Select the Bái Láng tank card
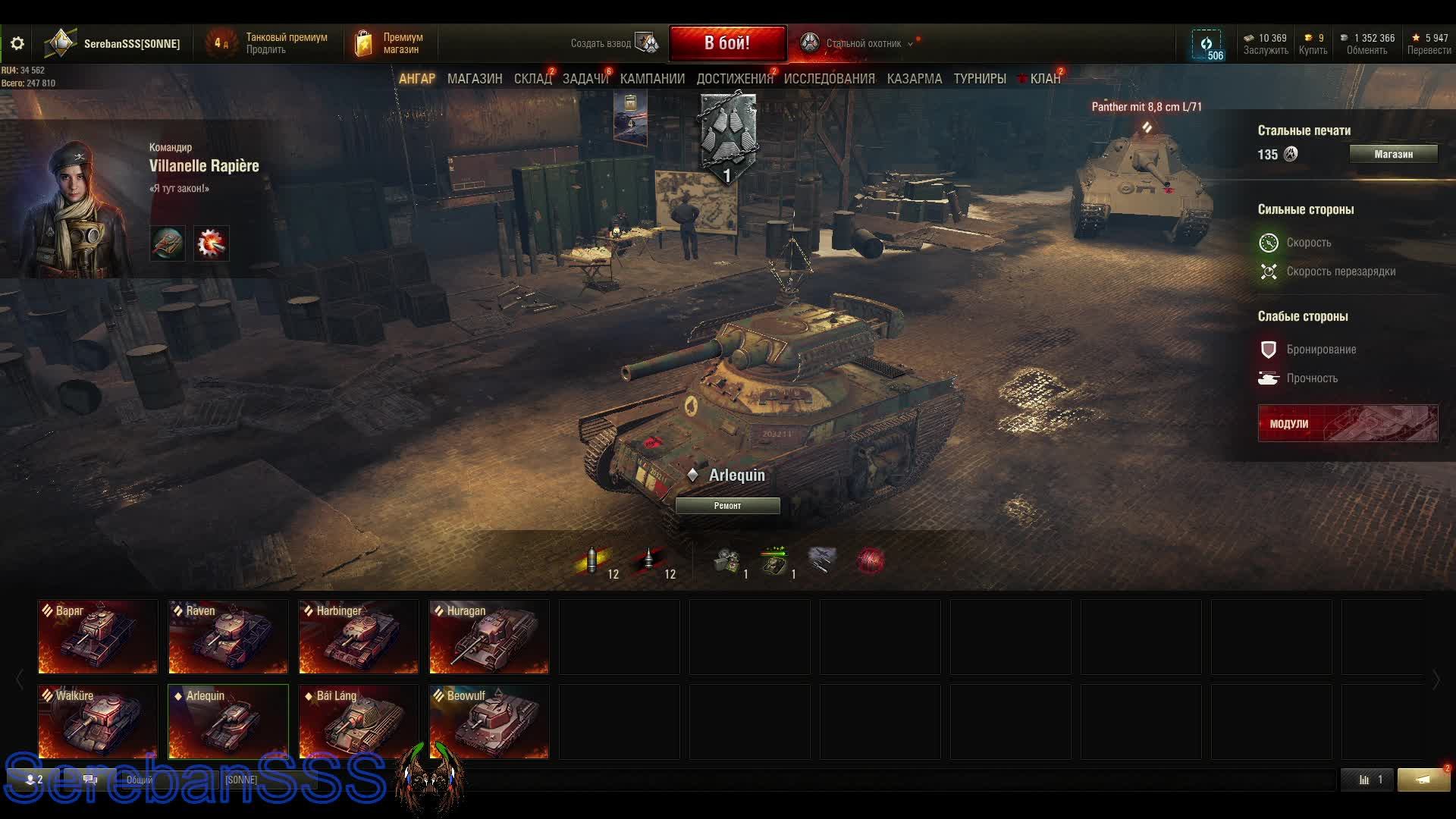The width and height of the screenshot is (1456, 819). [x=359, y=722]
